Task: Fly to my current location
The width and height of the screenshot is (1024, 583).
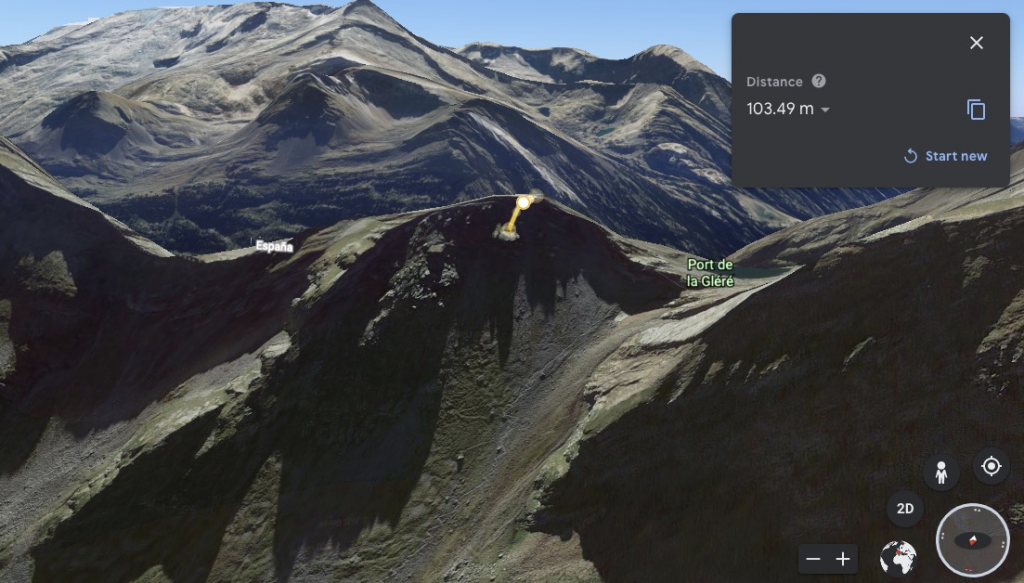Action: [x=991, y=467]
